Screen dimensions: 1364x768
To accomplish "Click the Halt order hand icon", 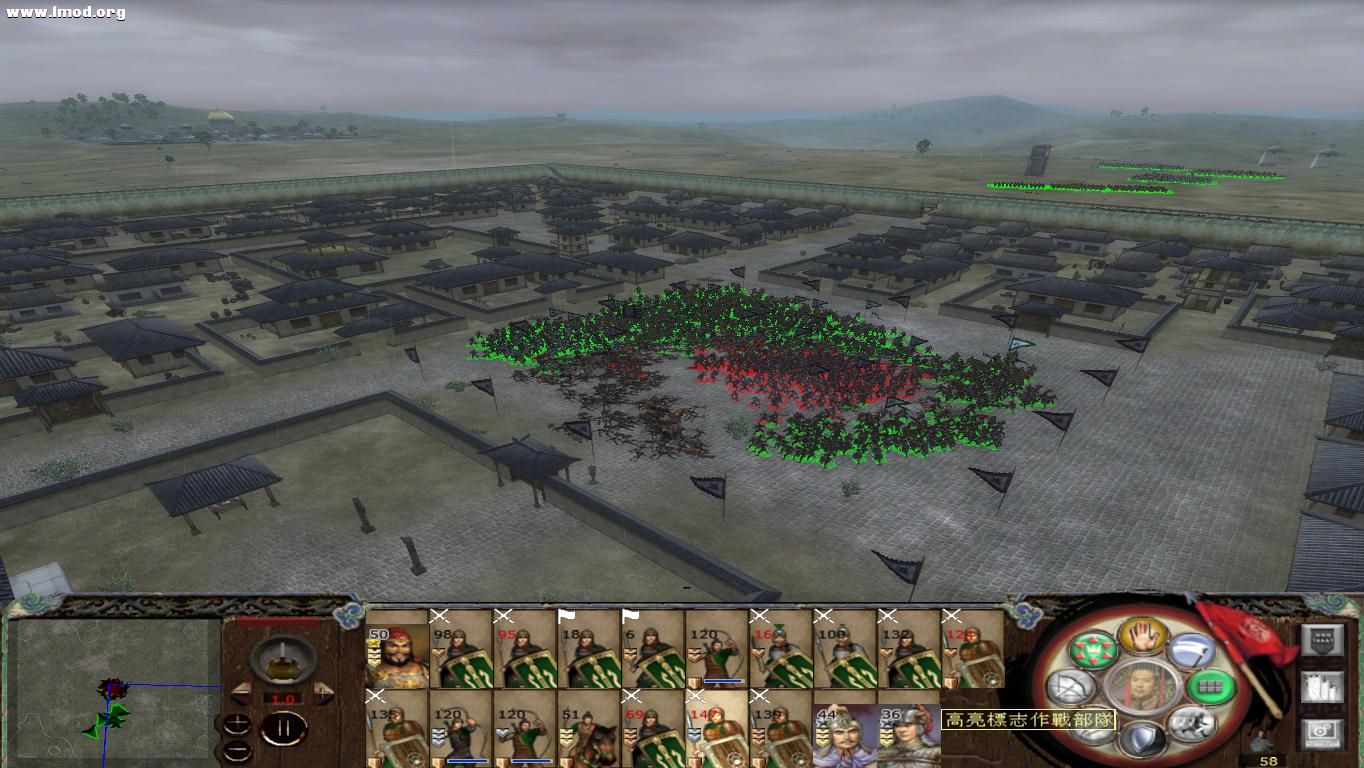I will (1141, 636).
